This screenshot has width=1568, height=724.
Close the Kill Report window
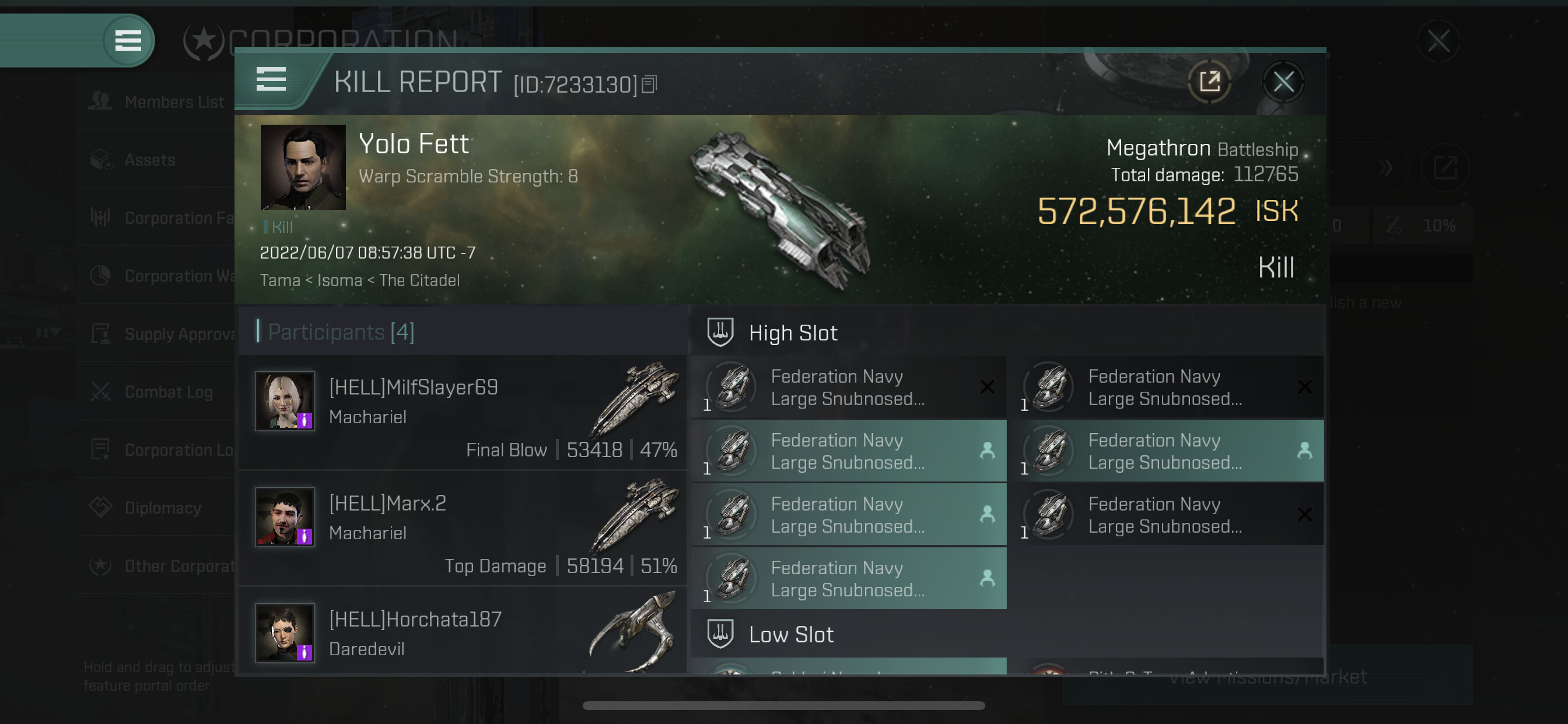[x=1283, y=82]
